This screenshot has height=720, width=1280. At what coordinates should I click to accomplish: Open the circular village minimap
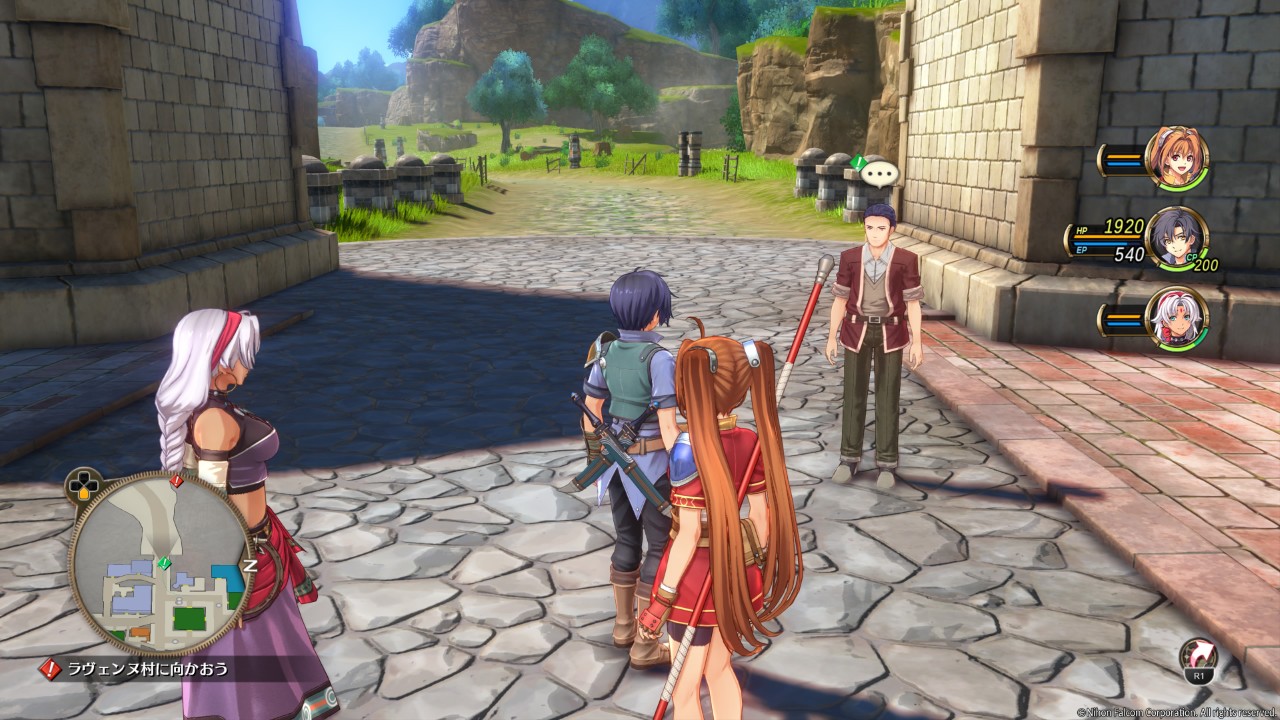click(160, 561)
